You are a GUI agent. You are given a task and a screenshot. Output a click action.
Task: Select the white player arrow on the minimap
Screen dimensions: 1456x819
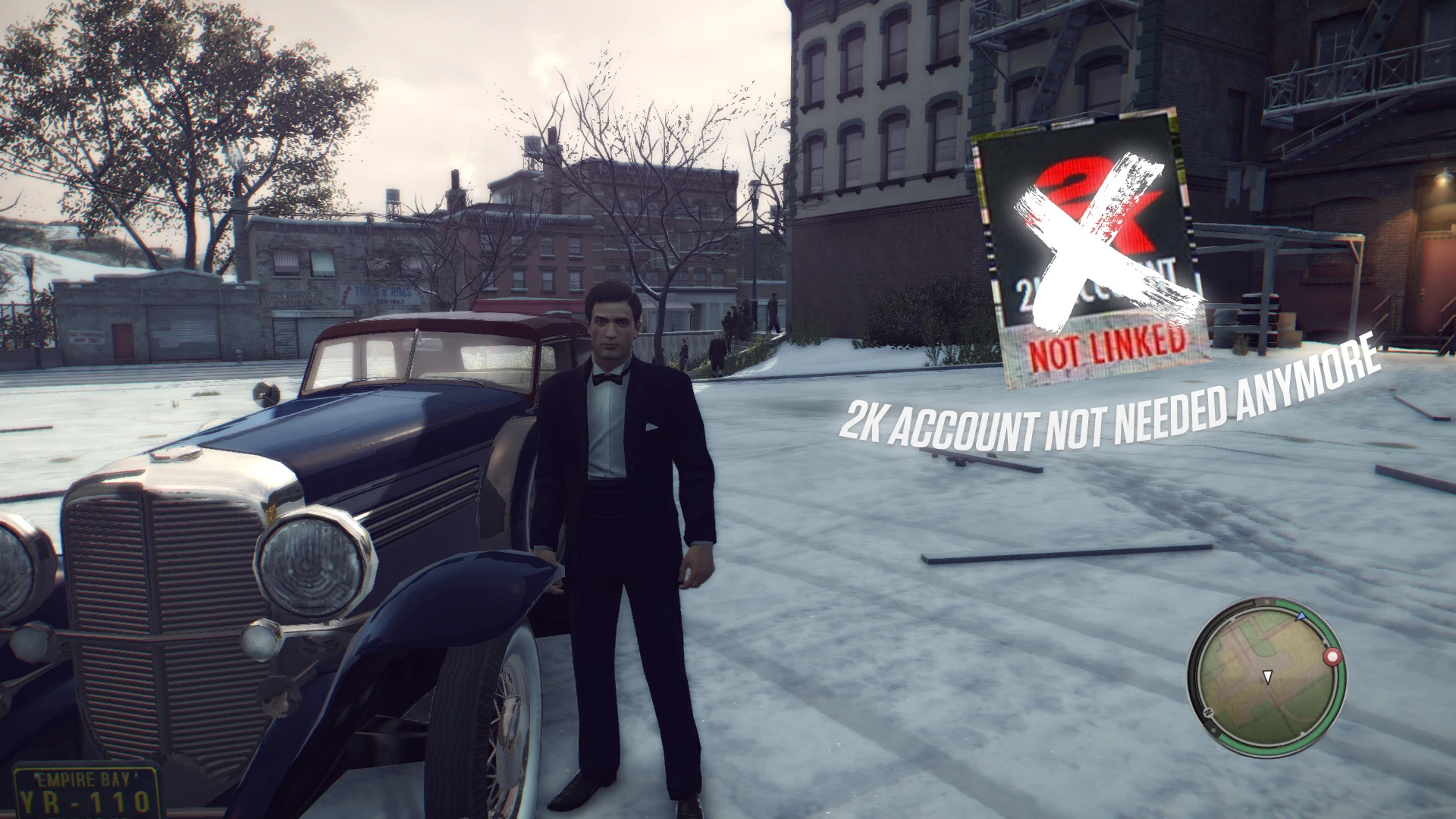pos(1267,677)
